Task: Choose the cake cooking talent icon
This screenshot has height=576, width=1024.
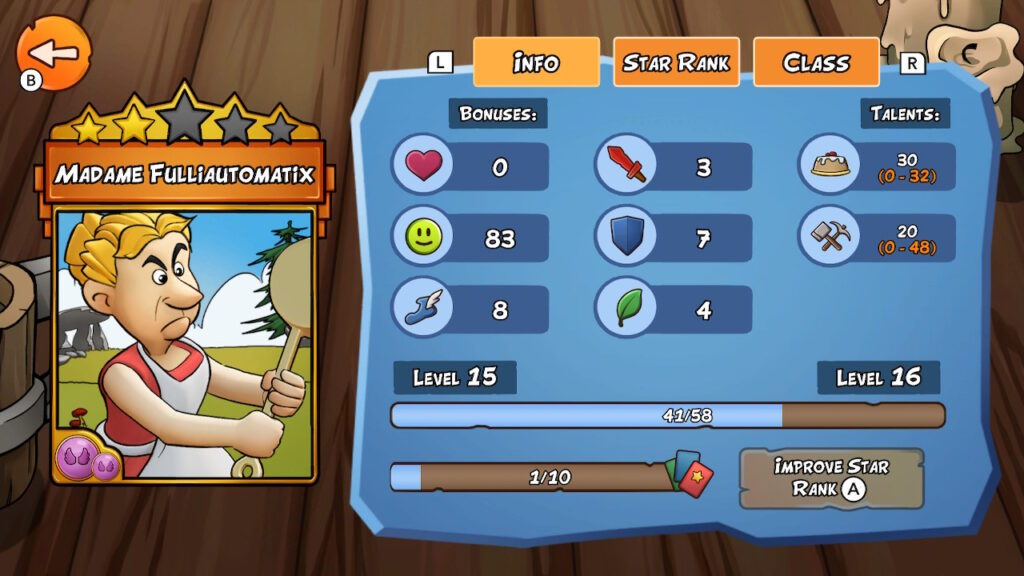Action: 829,164
